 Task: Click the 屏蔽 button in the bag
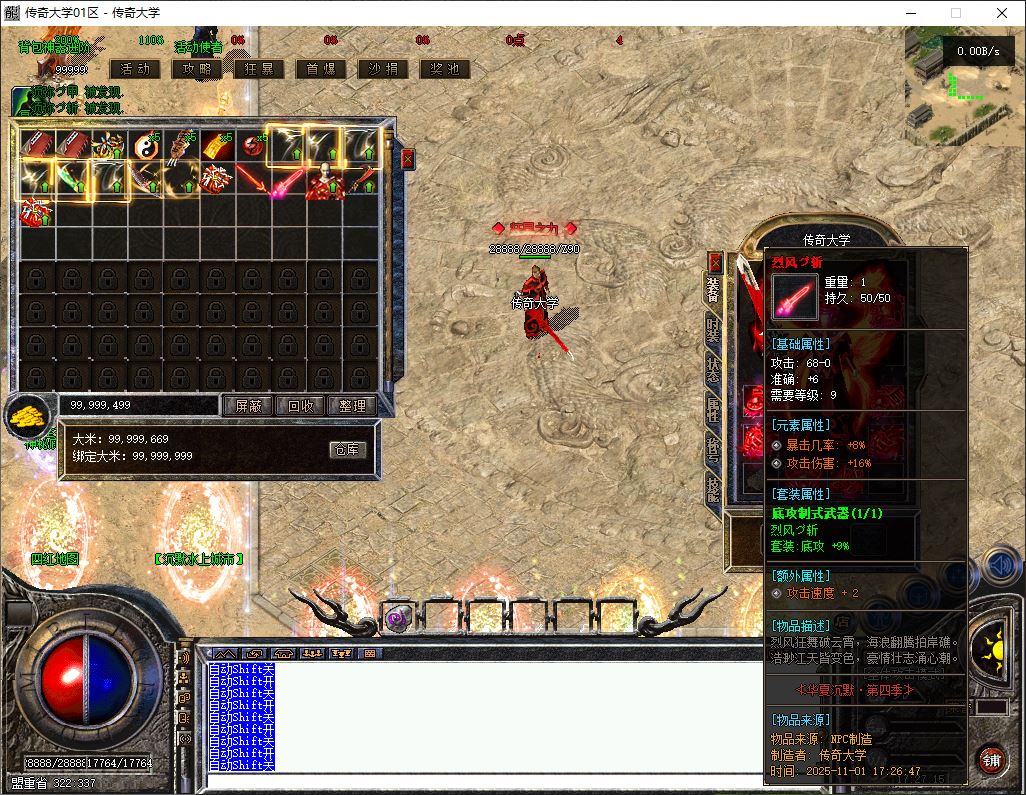pos(247,406)
